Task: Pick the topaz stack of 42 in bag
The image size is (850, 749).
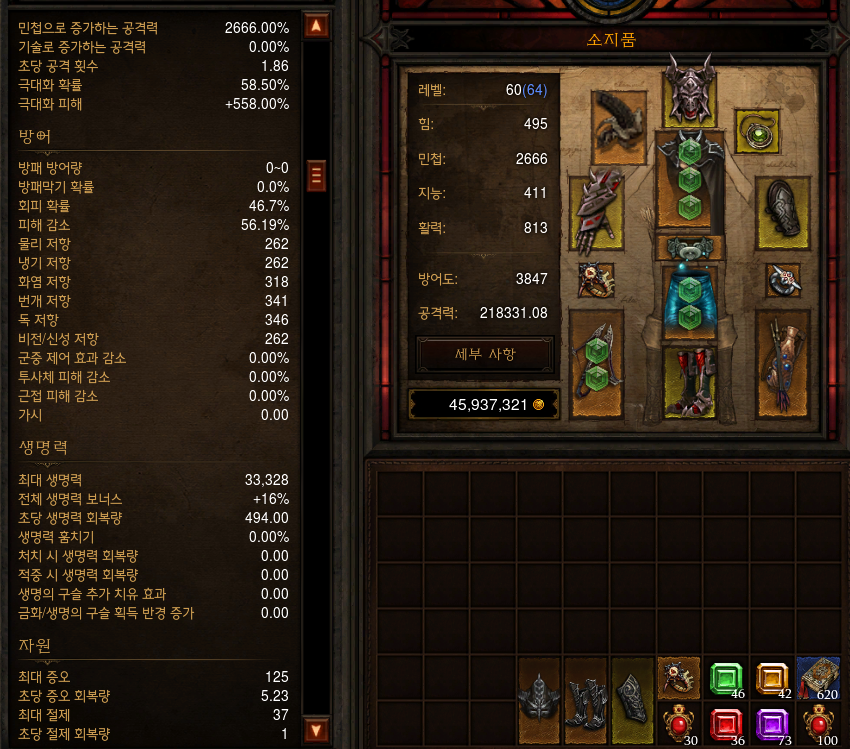Action: 773,678
